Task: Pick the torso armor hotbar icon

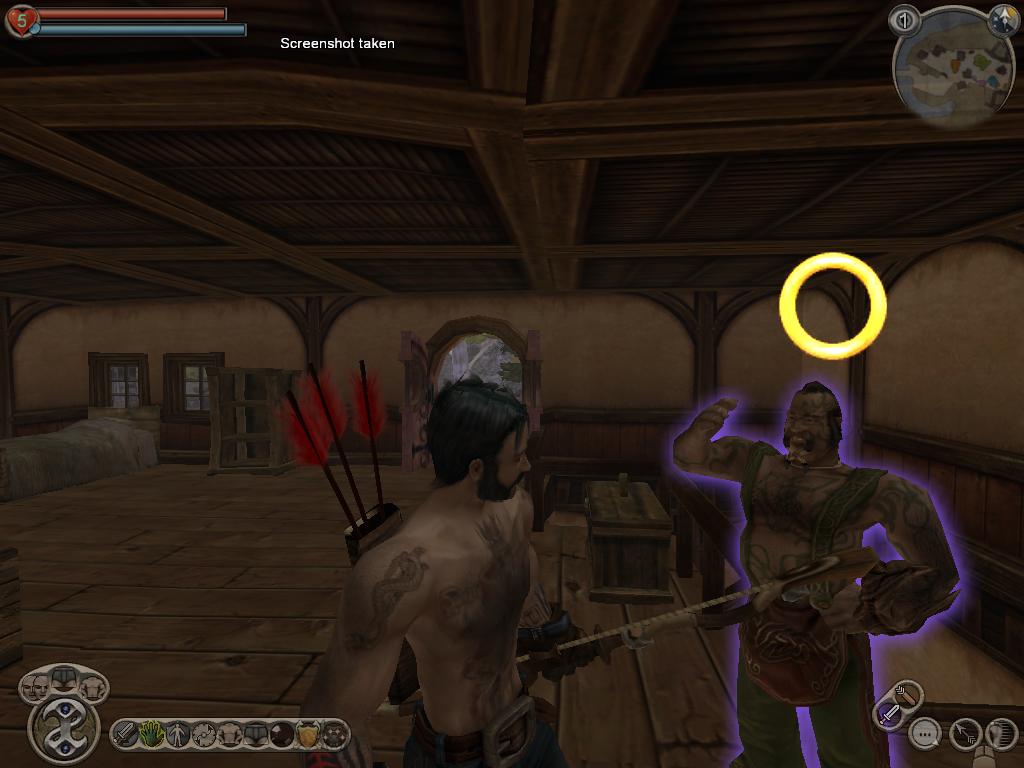Action: pos(231,734)
